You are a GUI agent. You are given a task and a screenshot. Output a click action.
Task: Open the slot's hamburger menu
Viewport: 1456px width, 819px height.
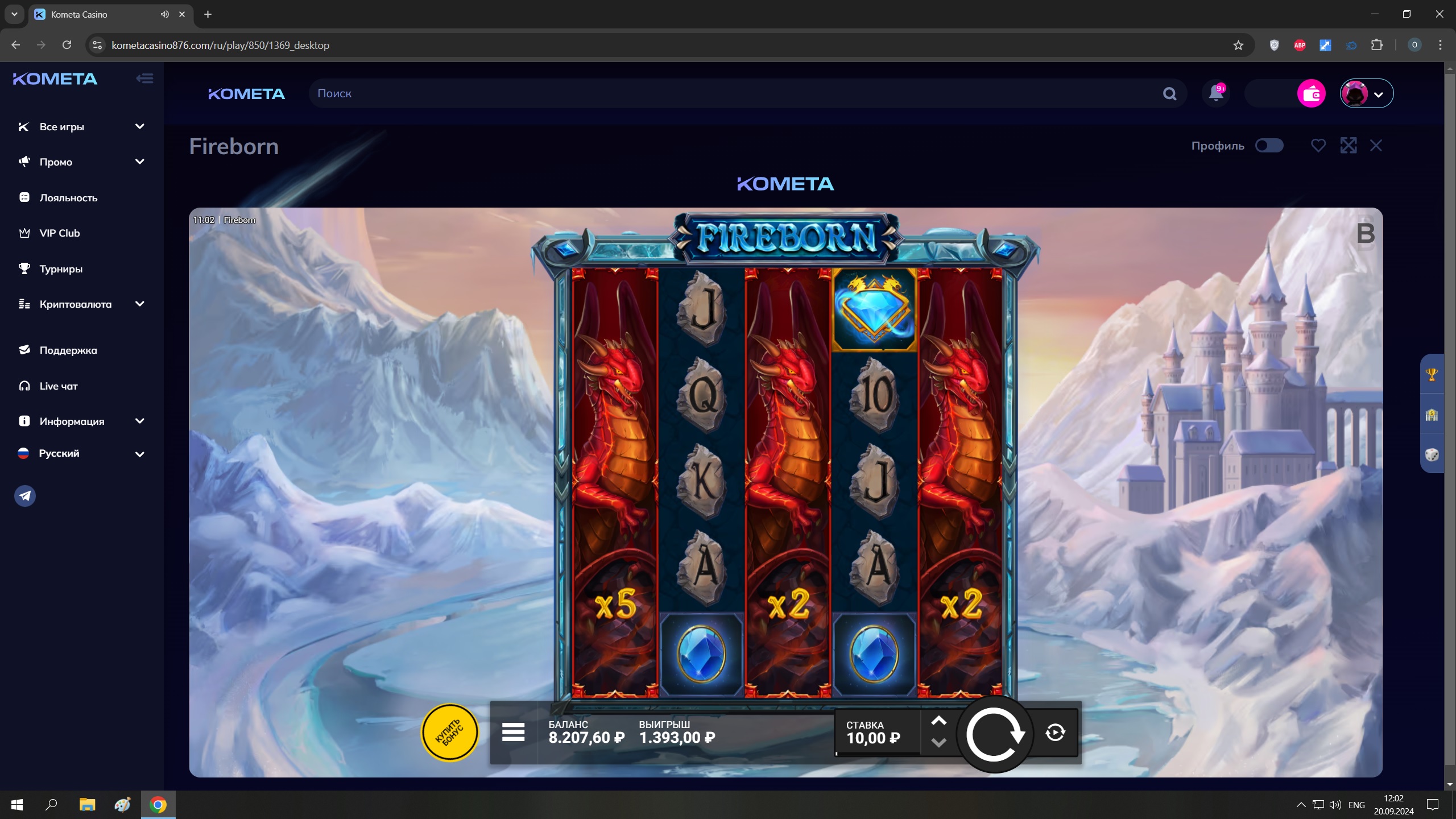(513, 733)
